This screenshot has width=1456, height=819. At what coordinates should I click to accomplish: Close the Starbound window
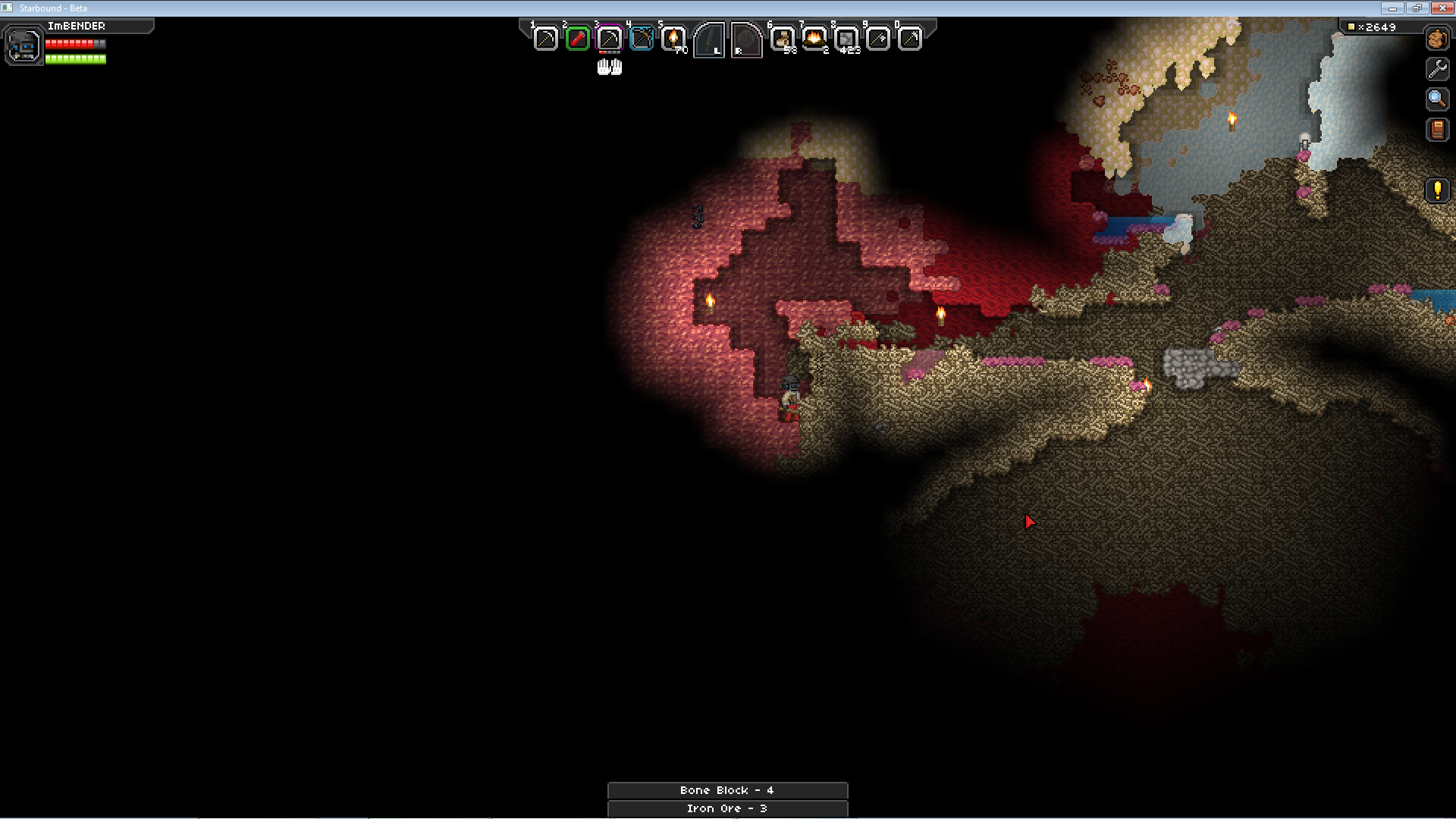pos(1442,8)
